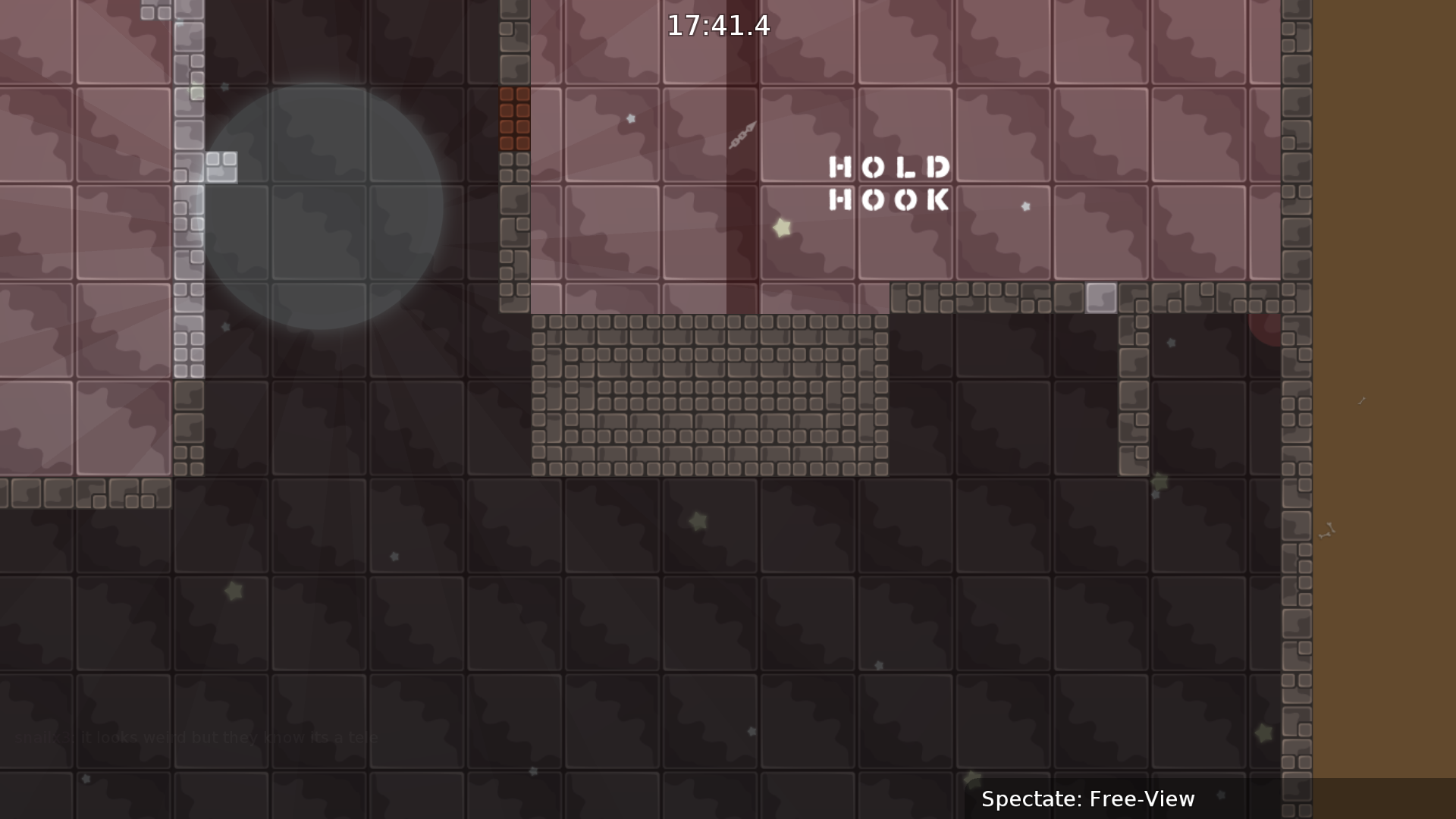Click the orange tele tile block
The height and width of the screenshot is (819, 1456).
pyautogui.click(x=514, y=118)
